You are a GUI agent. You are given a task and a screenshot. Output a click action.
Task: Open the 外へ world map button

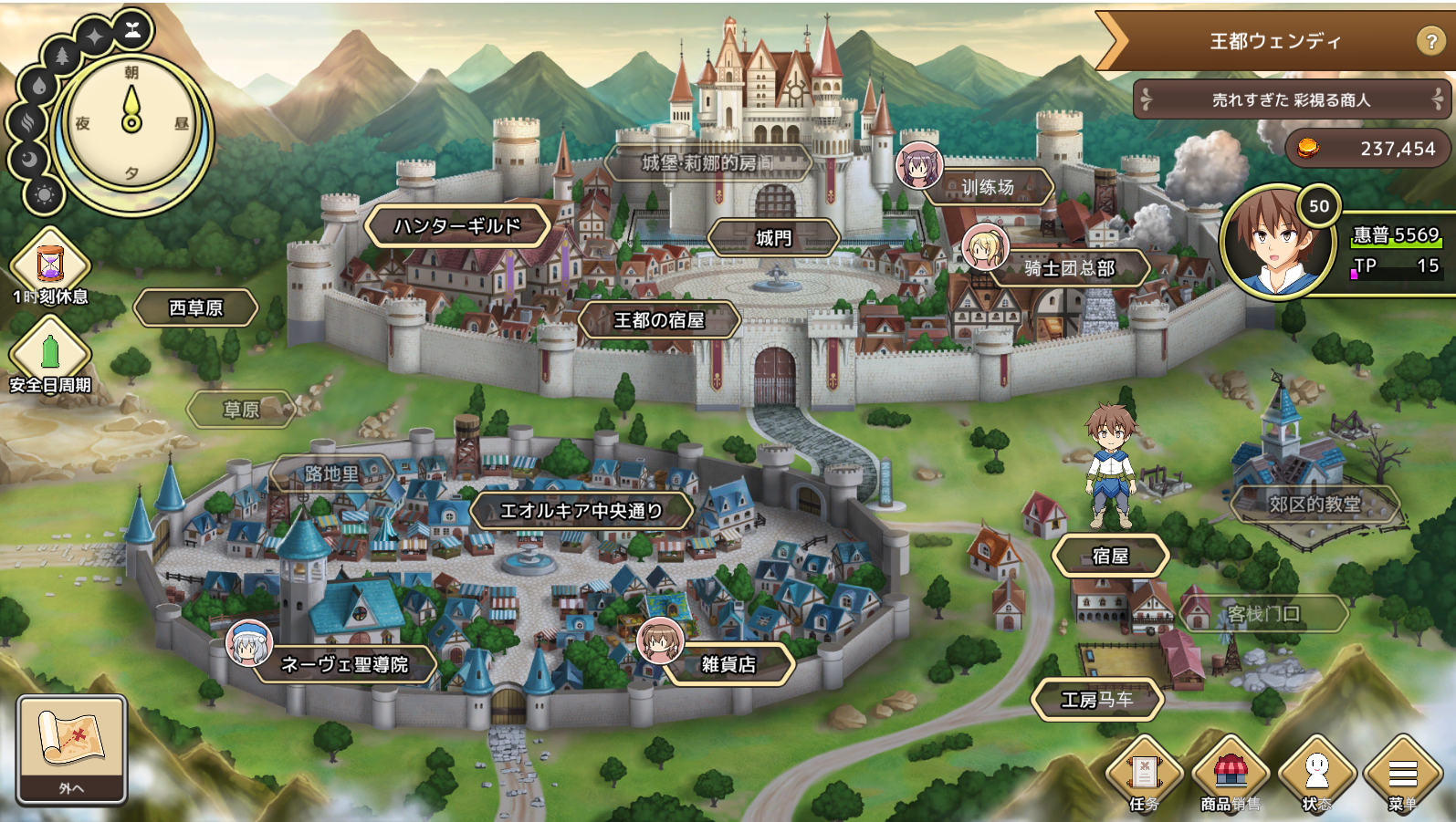pos(71,748)
